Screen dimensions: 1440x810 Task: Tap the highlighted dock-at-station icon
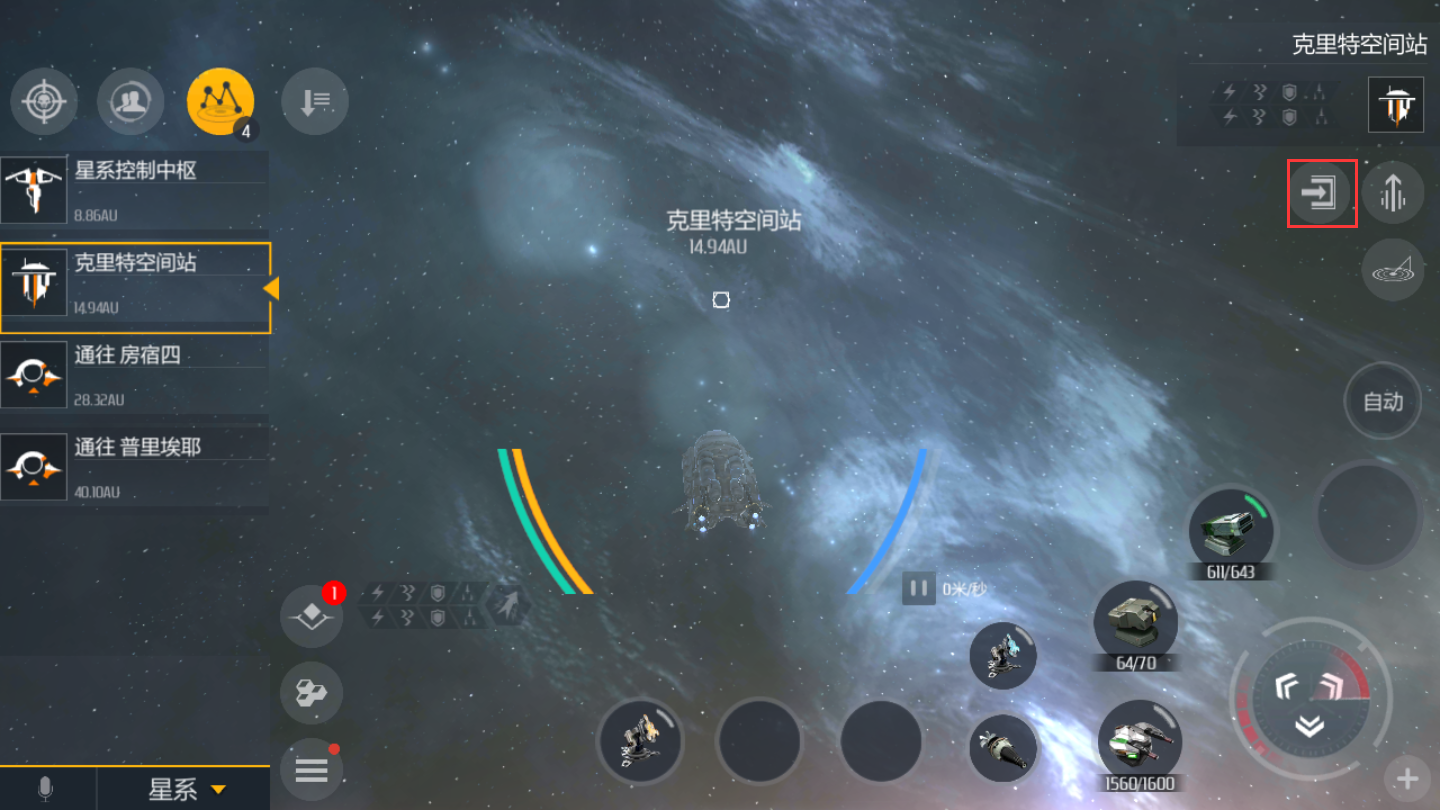(x=1322, y=193)
